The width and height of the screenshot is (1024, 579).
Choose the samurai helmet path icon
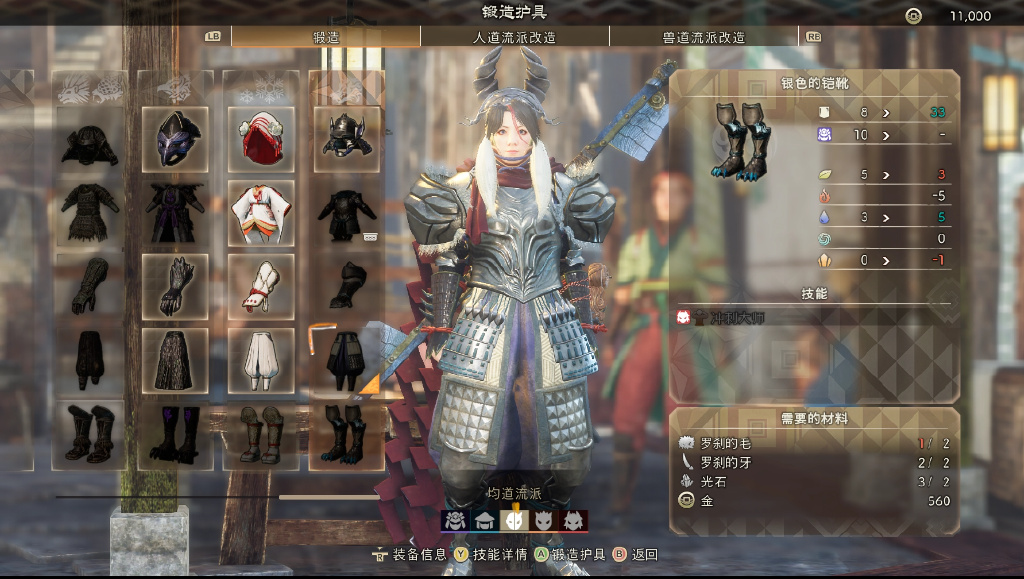point(455,520)
